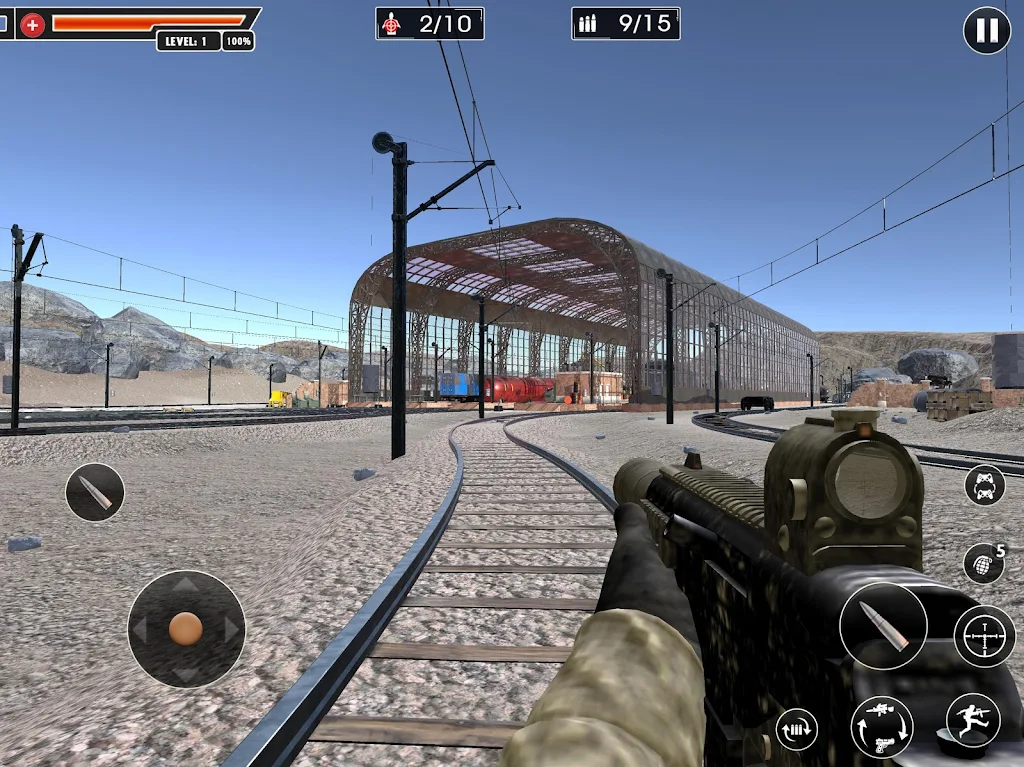Pause the game
The image size is (1024, 767).
pos(986,31)
